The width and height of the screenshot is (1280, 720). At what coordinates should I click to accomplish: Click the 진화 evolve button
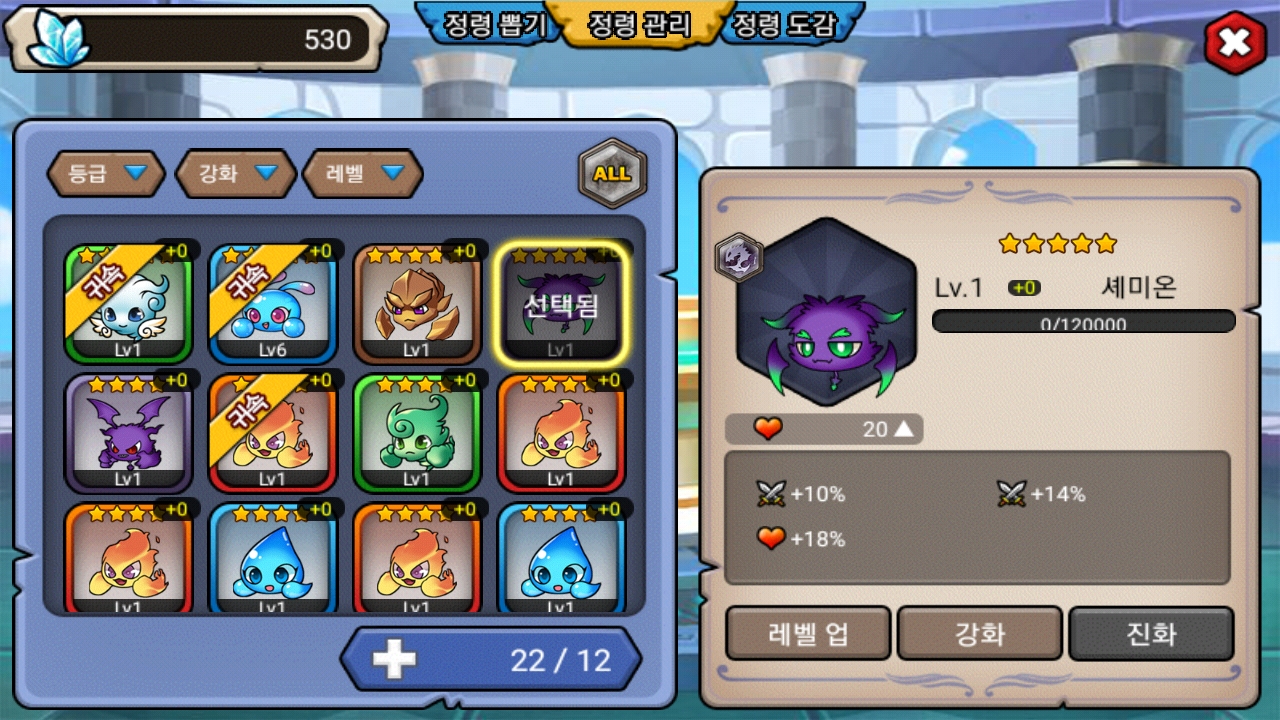click(1151, 633)
